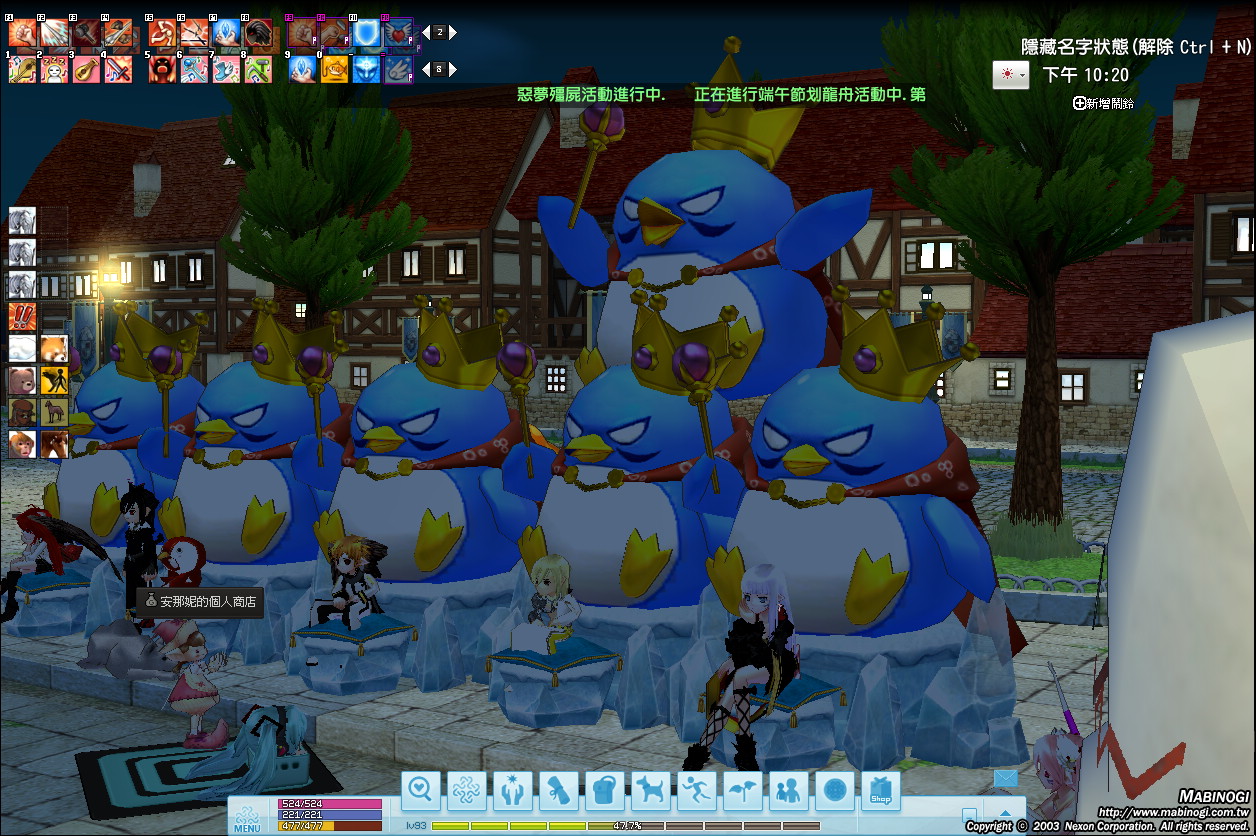This screenshot has height=836, width=1256.
Task: Use the sleeping Zzz skill in slot 2
Action: tap(54, 69)
